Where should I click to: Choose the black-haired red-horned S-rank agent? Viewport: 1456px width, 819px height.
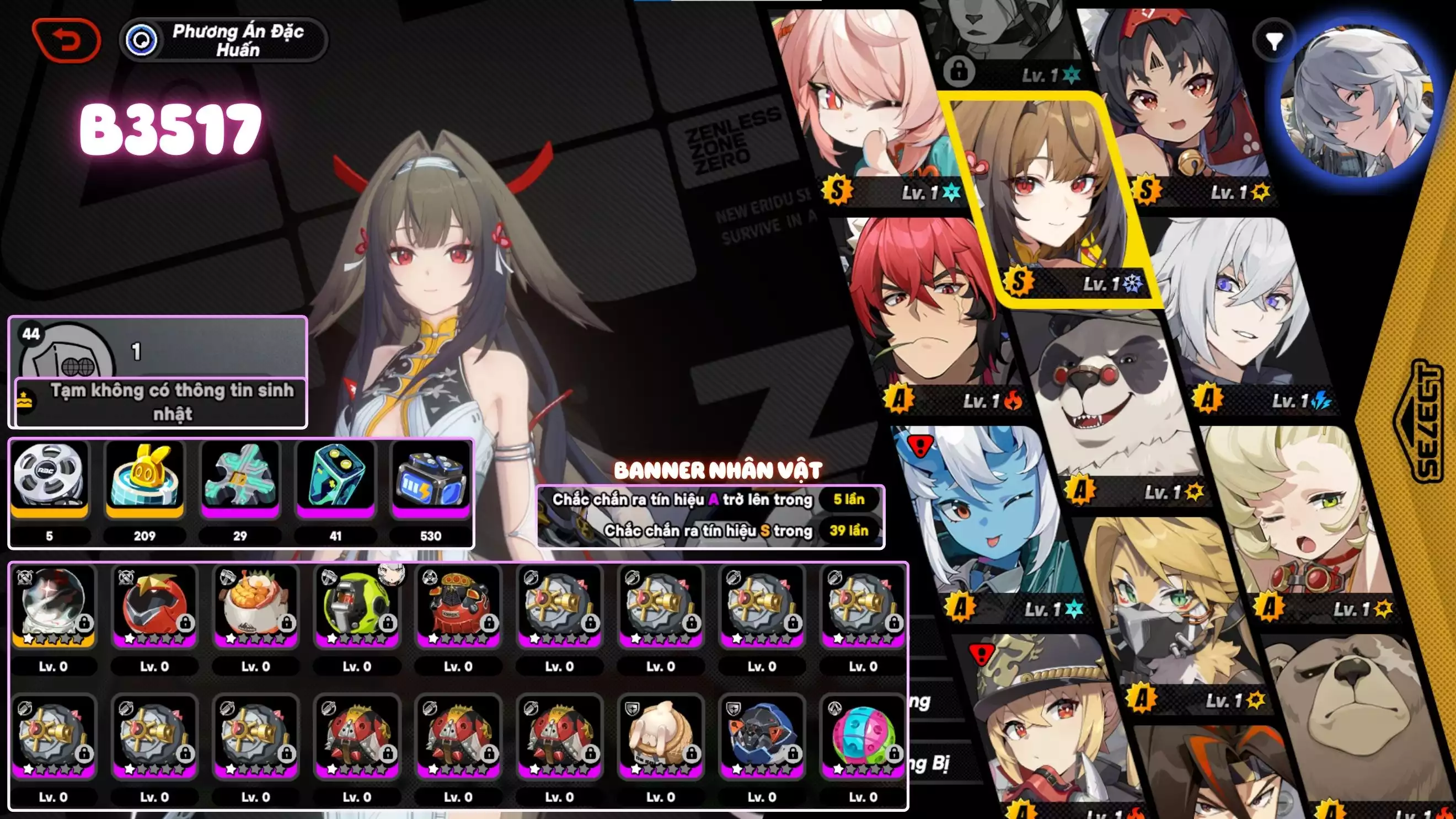click(1181, 101)
